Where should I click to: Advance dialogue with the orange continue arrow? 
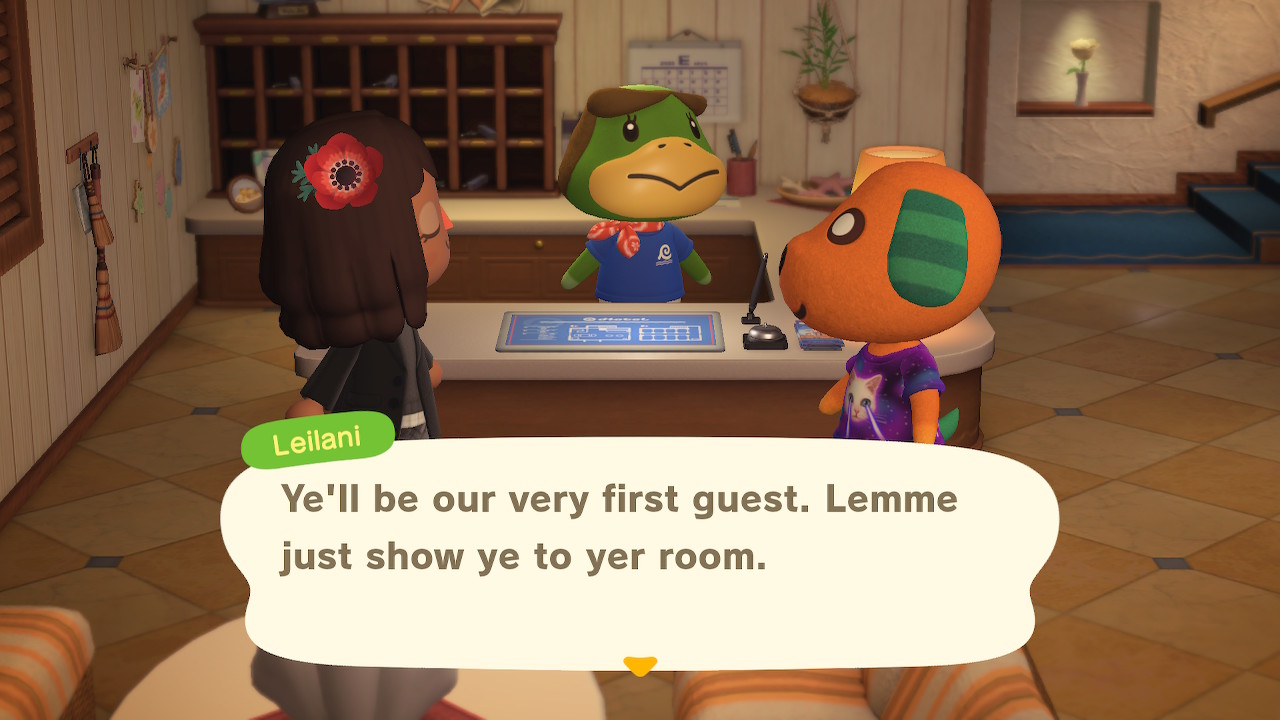640,665
